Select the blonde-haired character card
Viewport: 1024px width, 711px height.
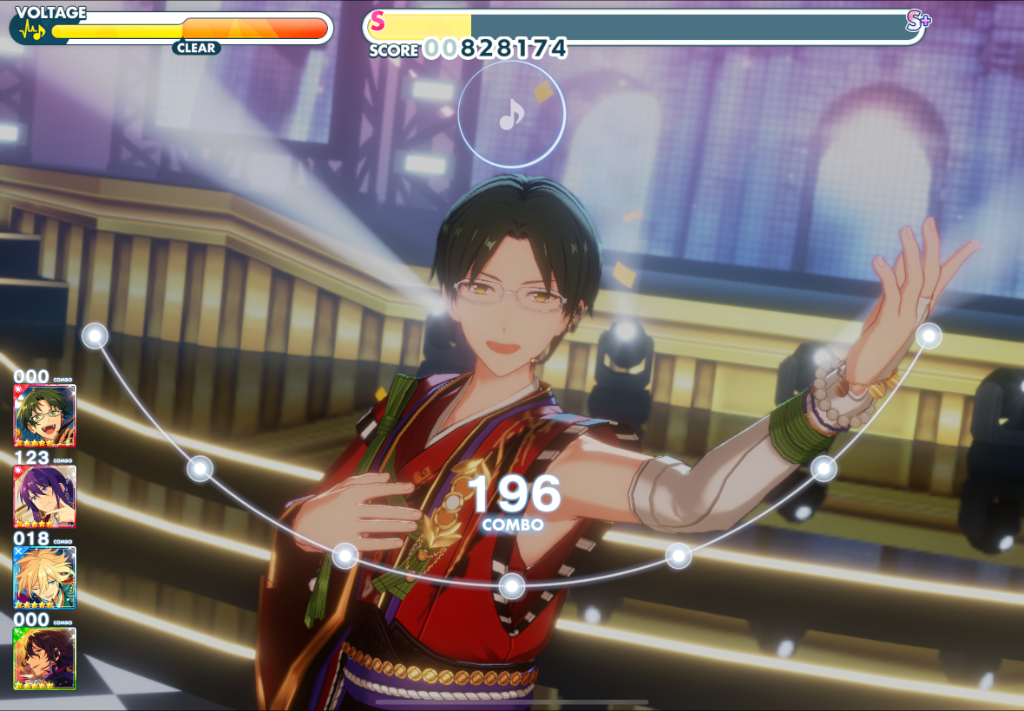[x=44, y=577]
